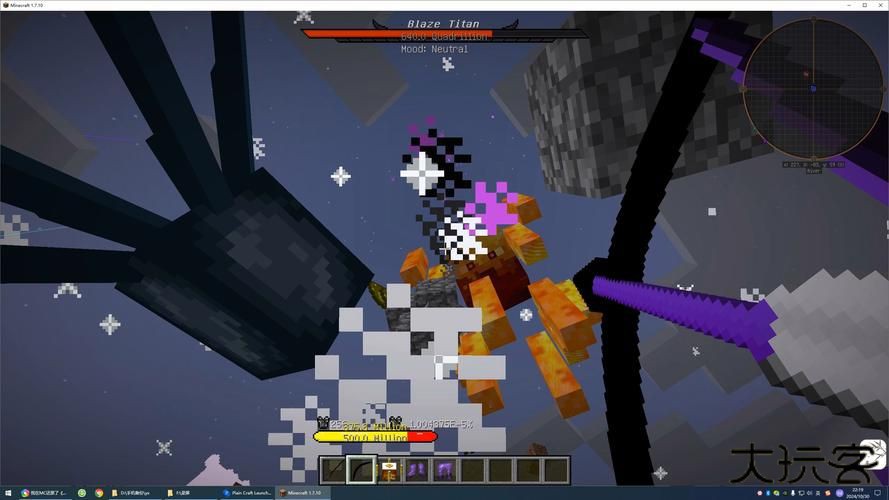889x500 pixels.
Task: Select the first hotbar slot with the dark bow
Action: coord(334,469)
